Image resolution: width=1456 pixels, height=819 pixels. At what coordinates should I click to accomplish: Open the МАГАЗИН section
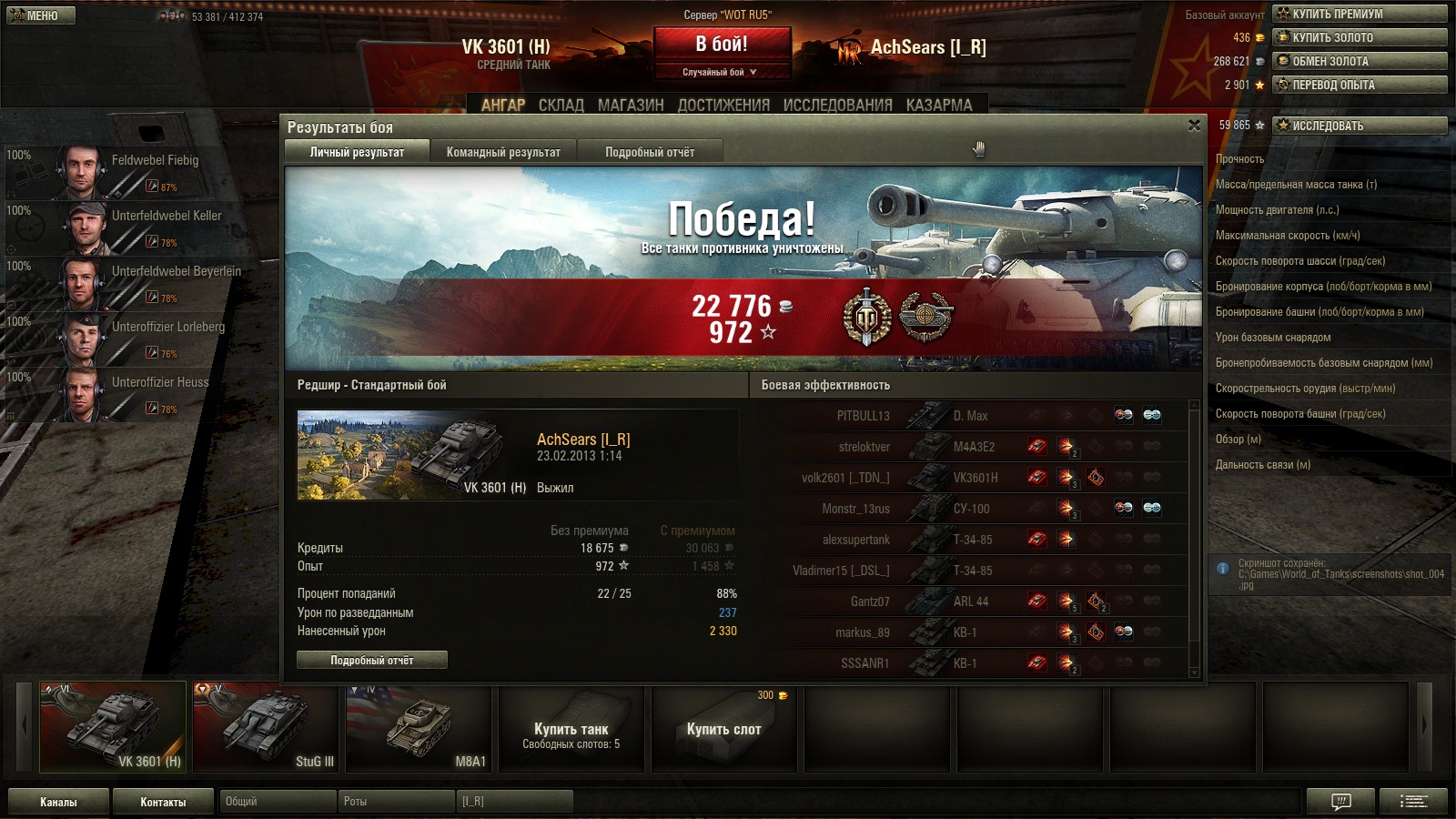pyautogui.click(x=631, y=105)
